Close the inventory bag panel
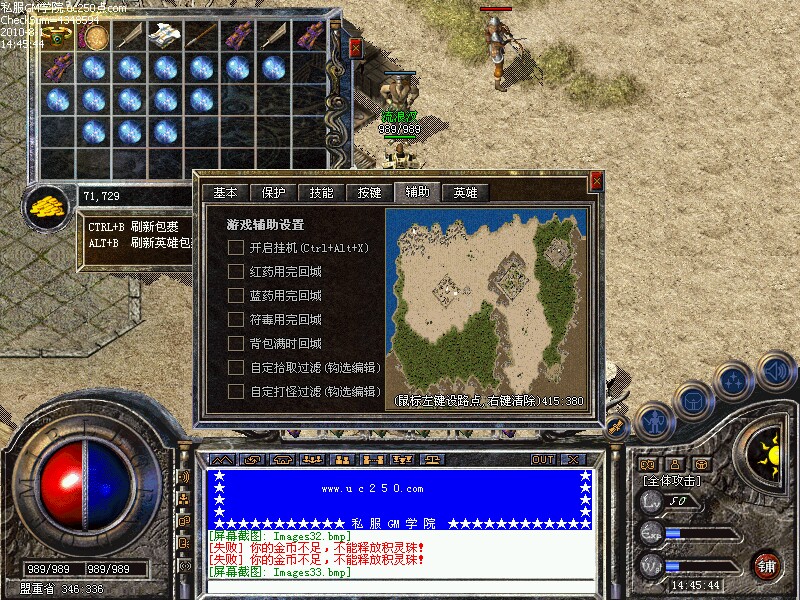The width and height of the screenshot is (800, 600). [x=356, y=47]
